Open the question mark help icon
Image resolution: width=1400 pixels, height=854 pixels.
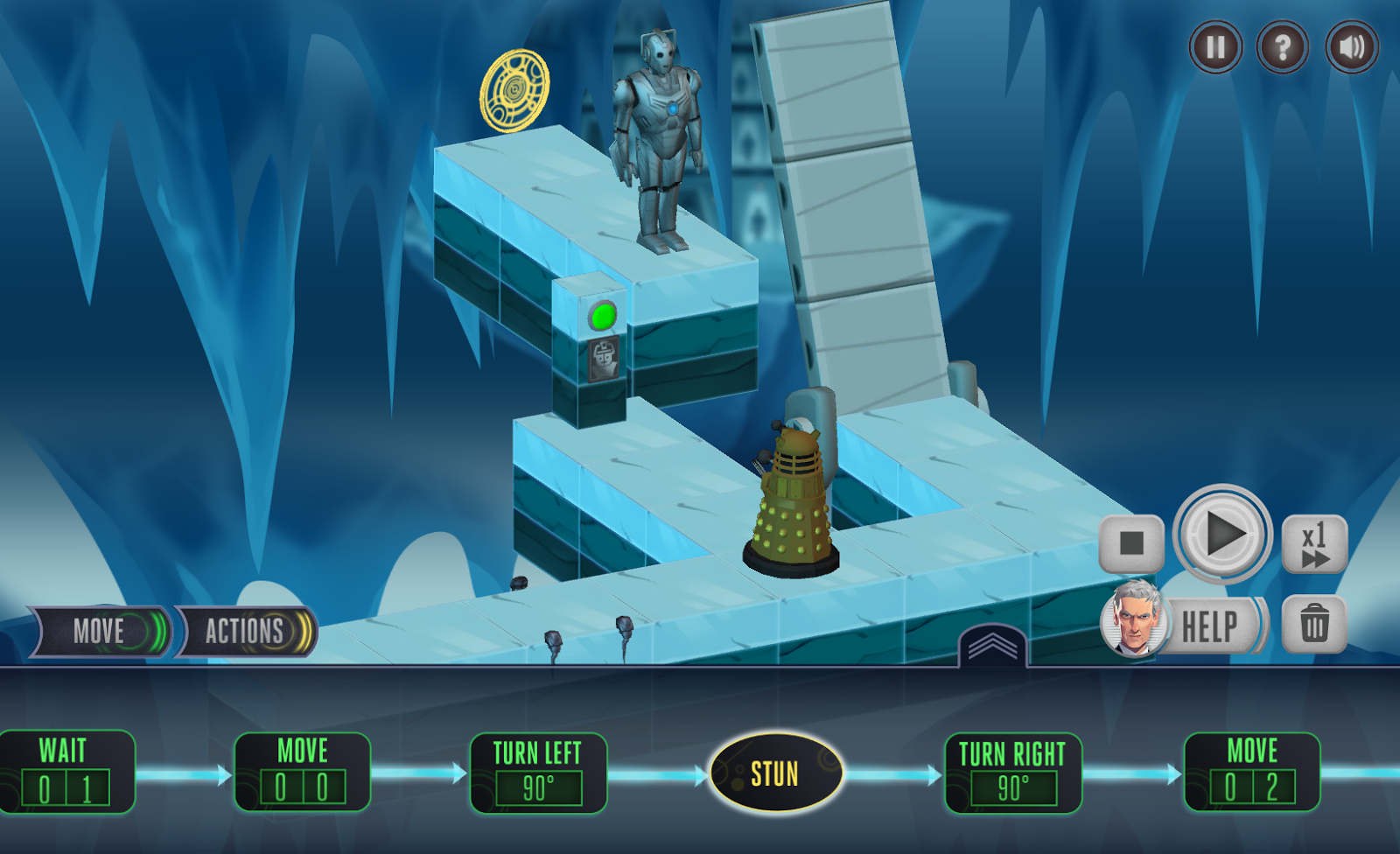click(x=1281, y=47)
